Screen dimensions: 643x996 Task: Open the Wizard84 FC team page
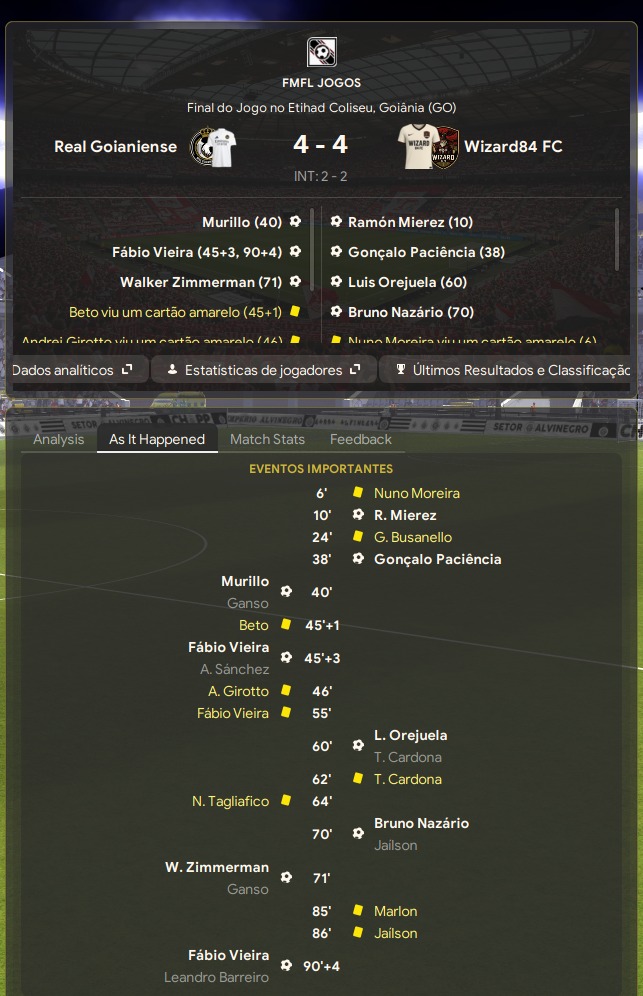[x=513, y=146]
